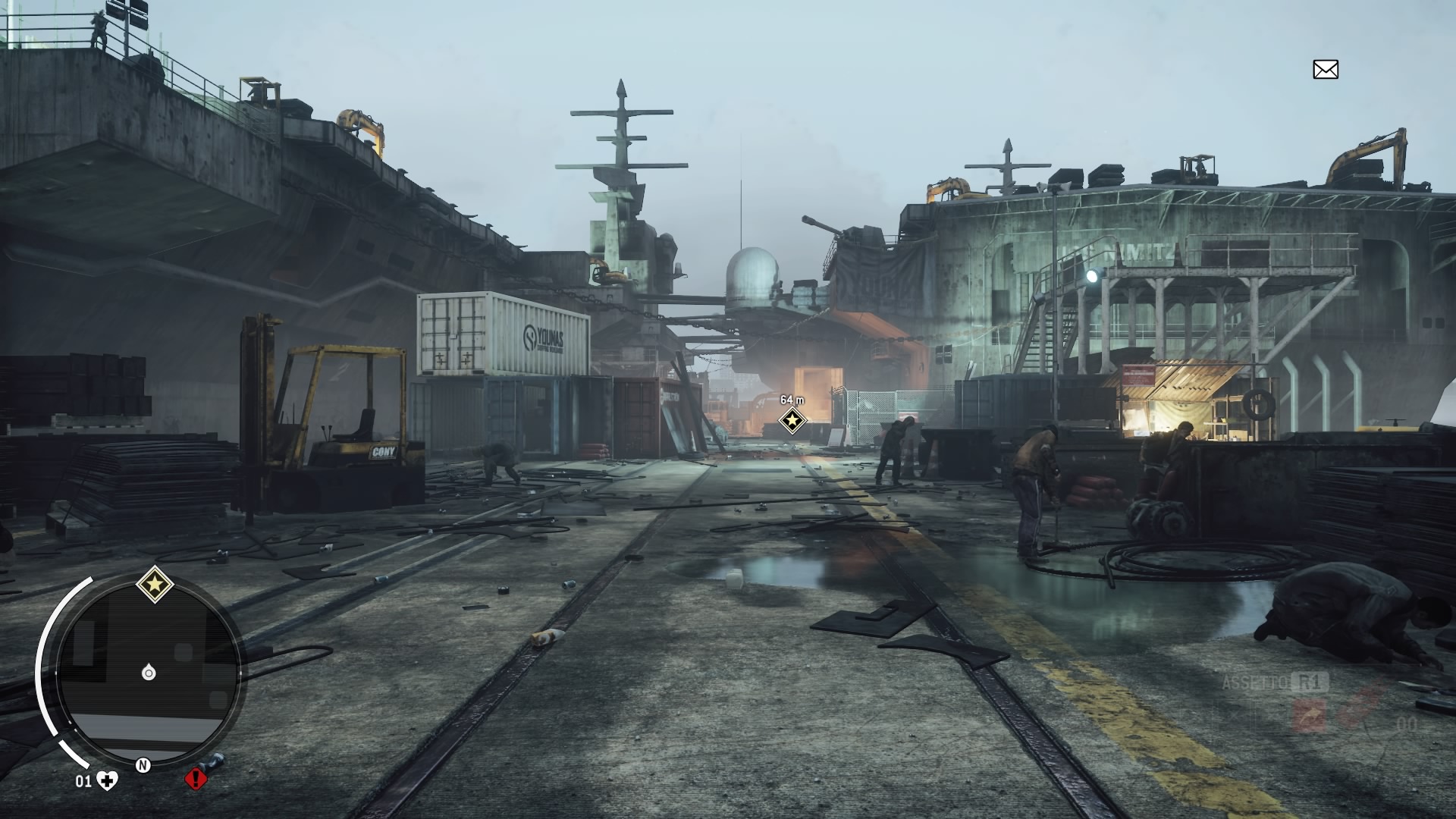Image resolution: width=1456 pixels, height=819 pixels.
Task: Click the 64 m star objective waypoint
Action: [792, 420]
